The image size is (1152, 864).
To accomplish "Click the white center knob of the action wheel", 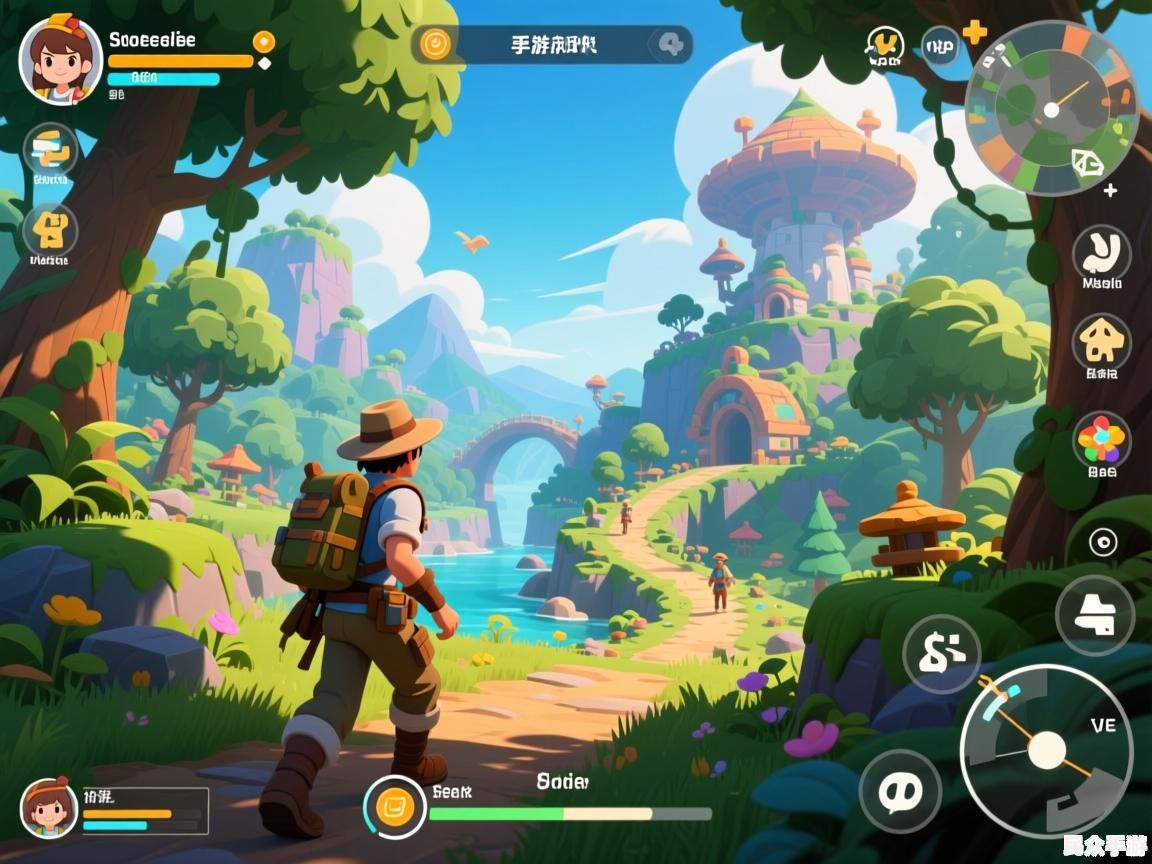I will (1046, 750).
